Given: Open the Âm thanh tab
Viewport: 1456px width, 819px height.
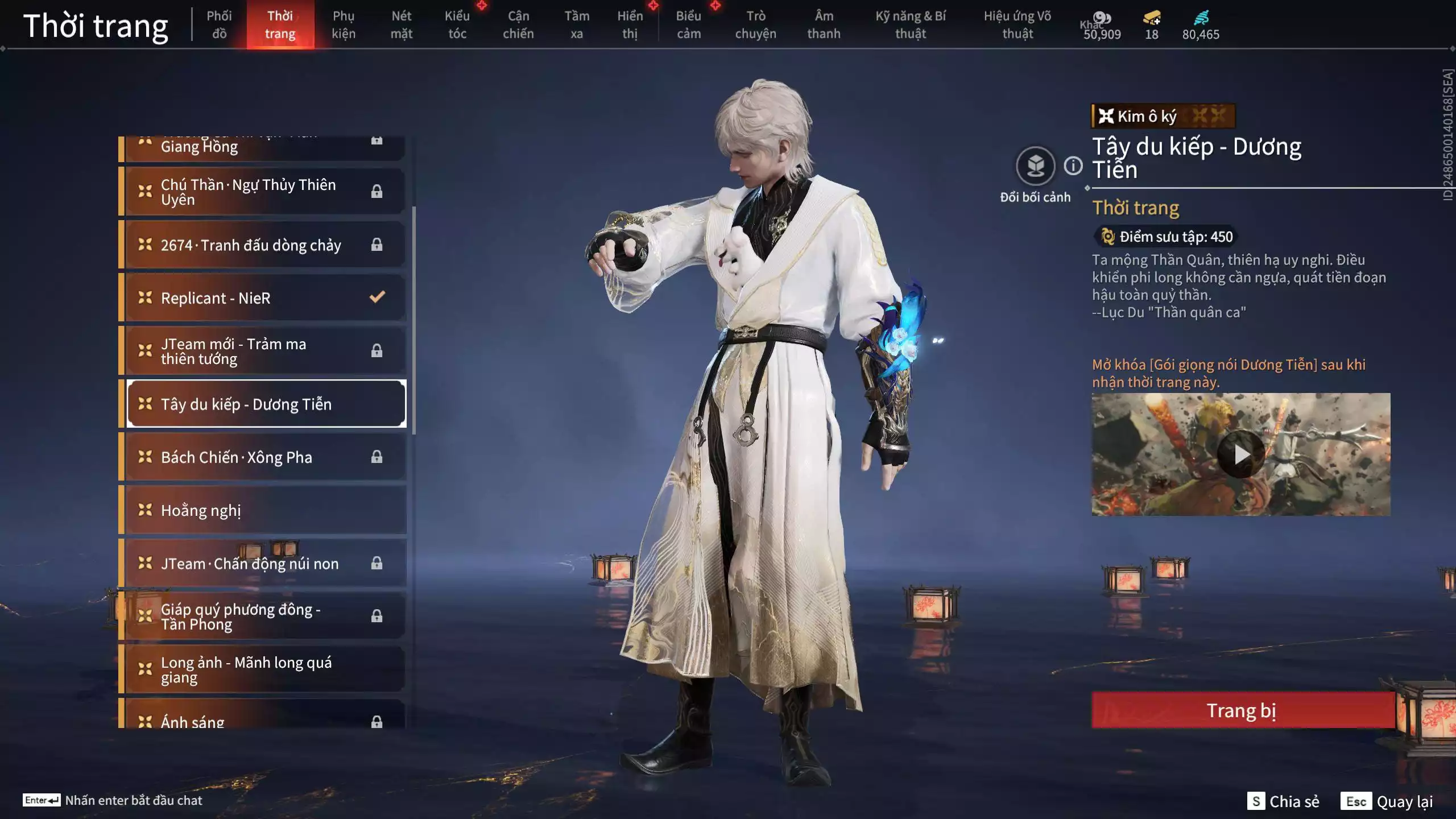Looking at the screenshot, I should click(824, 24).
